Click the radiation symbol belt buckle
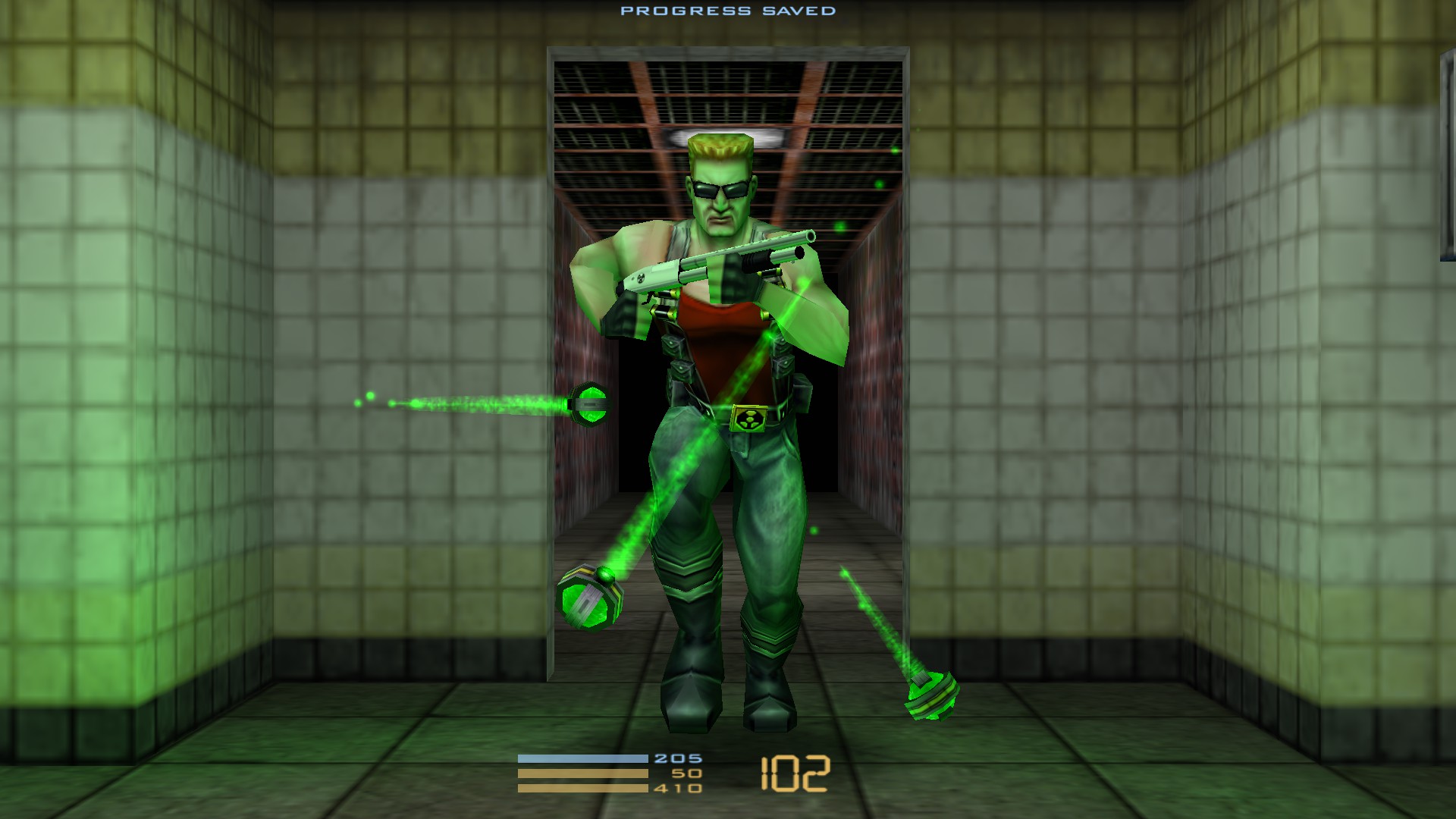 (747, 419)
